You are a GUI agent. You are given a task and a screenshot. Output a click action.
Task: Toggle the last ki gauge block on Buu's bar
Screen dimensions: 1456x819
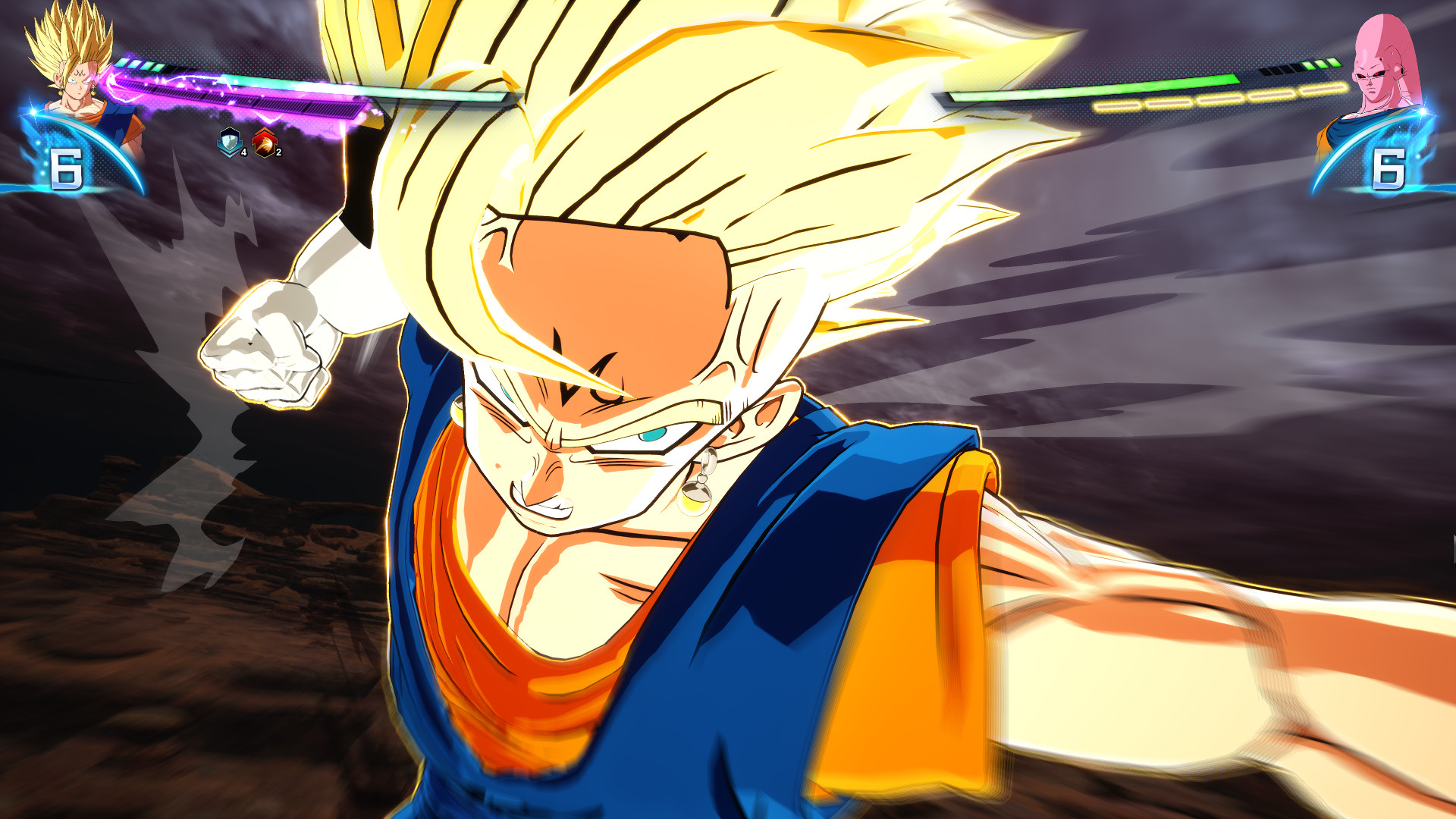pyautogui.click(x=1333, y=64)
